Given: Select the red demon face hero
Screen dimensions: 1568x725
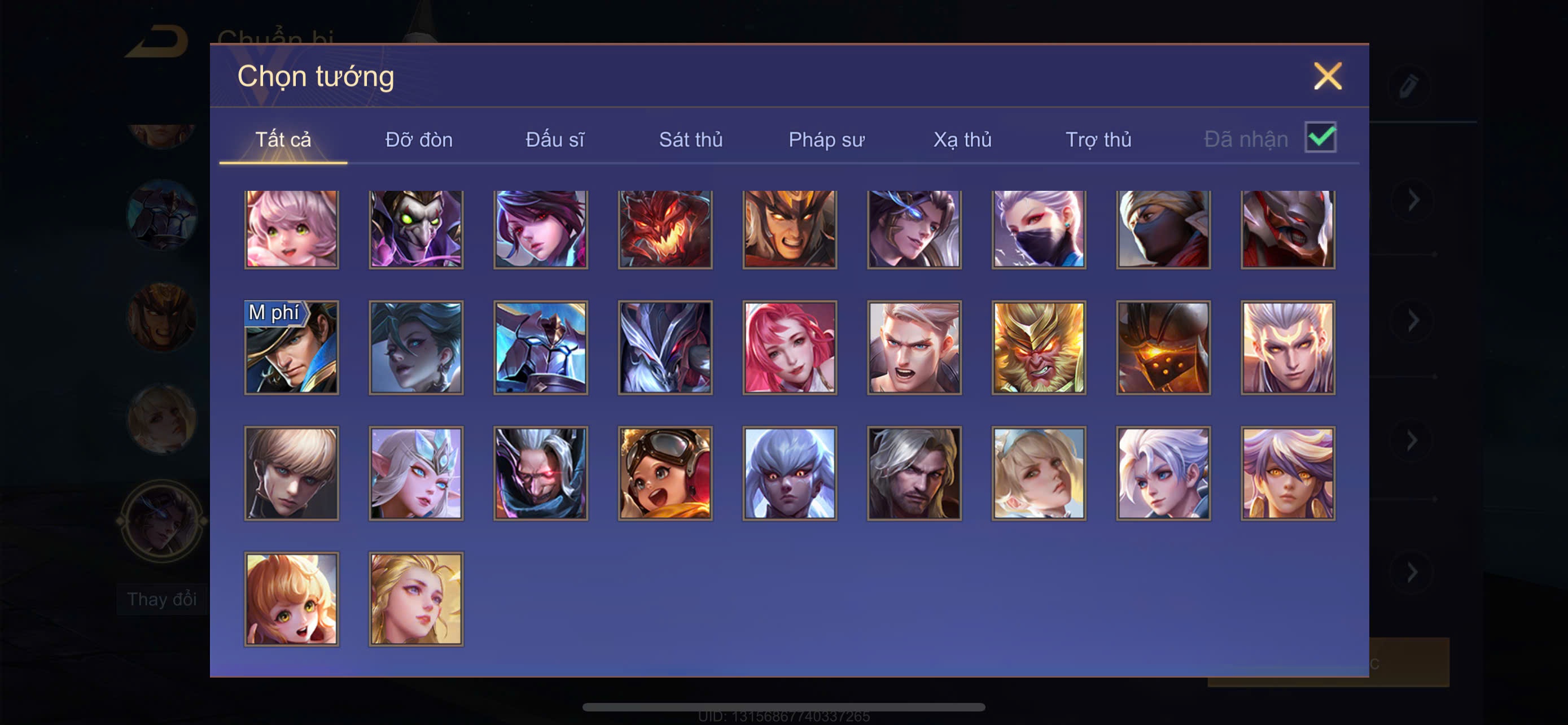Looking at the screenshot, I should coord(665,229).
